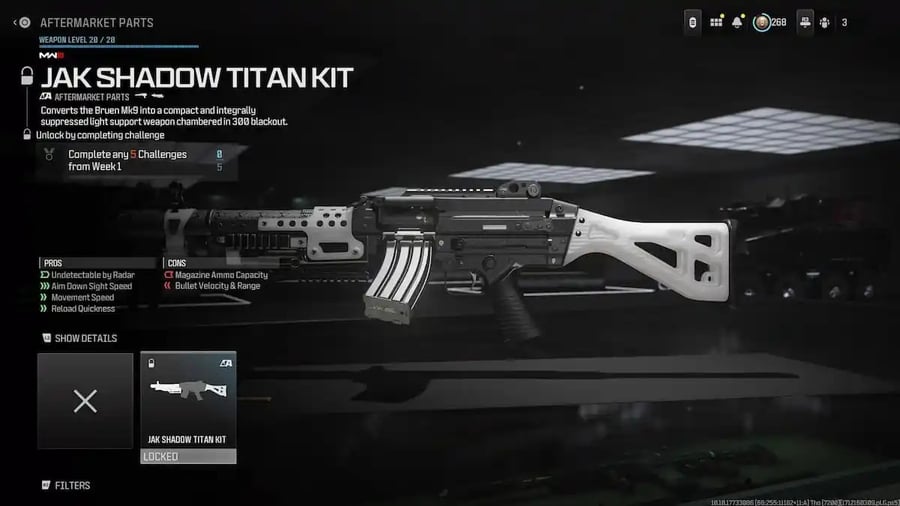Screen dimensions: 900x506
Task: Open the Filters option
Action: click(71, 485)
